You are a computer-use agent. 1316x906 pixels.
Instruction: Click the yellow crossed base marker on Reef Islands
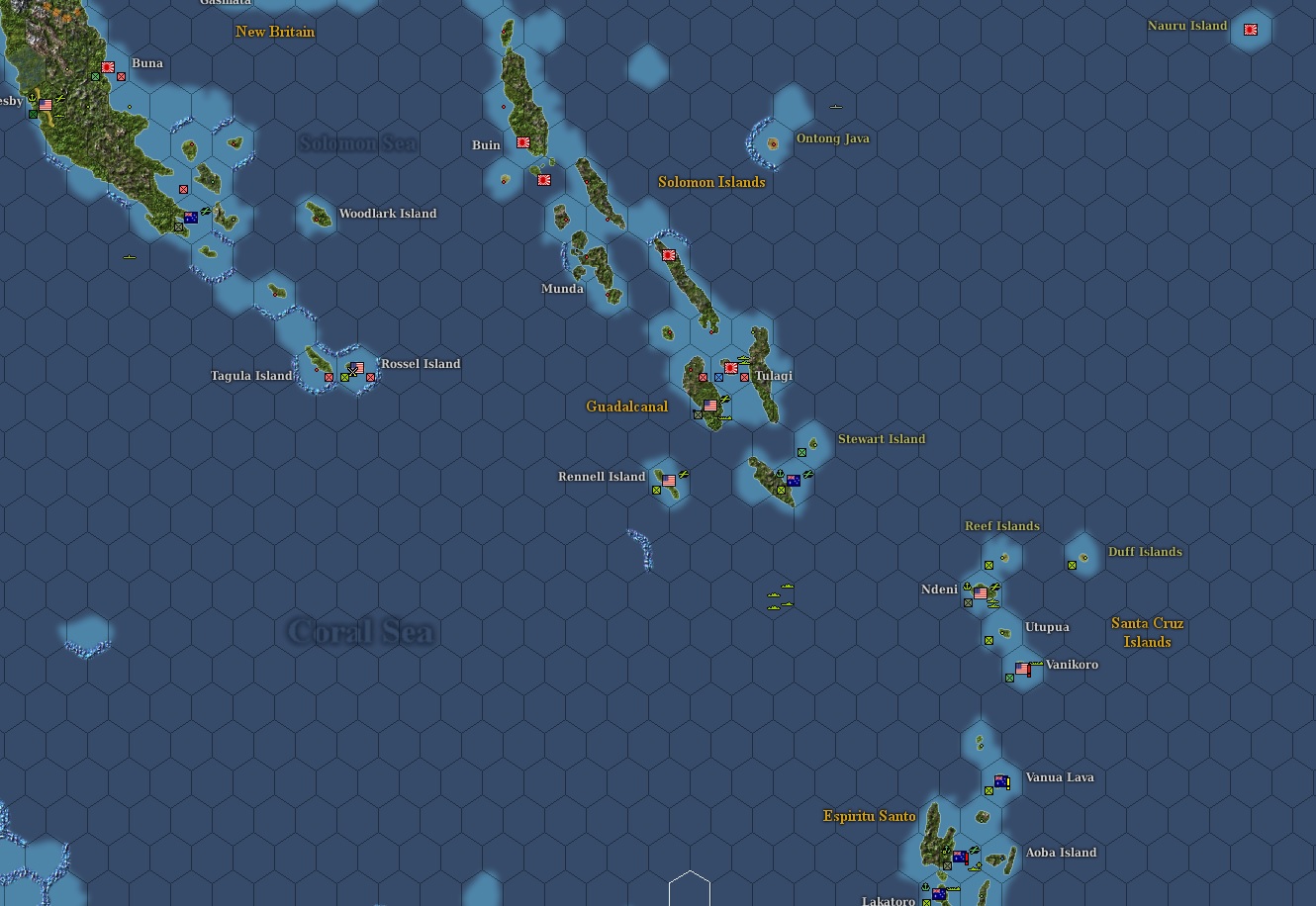pos(989,565)
